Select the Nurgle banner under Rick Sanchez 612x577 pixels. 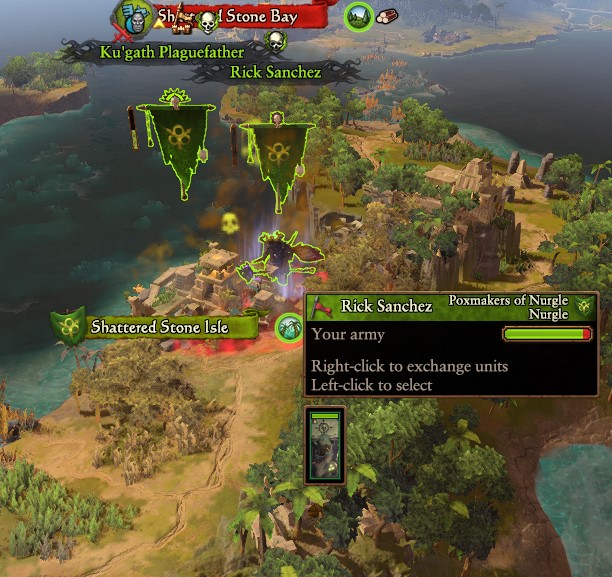tap(273, 160)
